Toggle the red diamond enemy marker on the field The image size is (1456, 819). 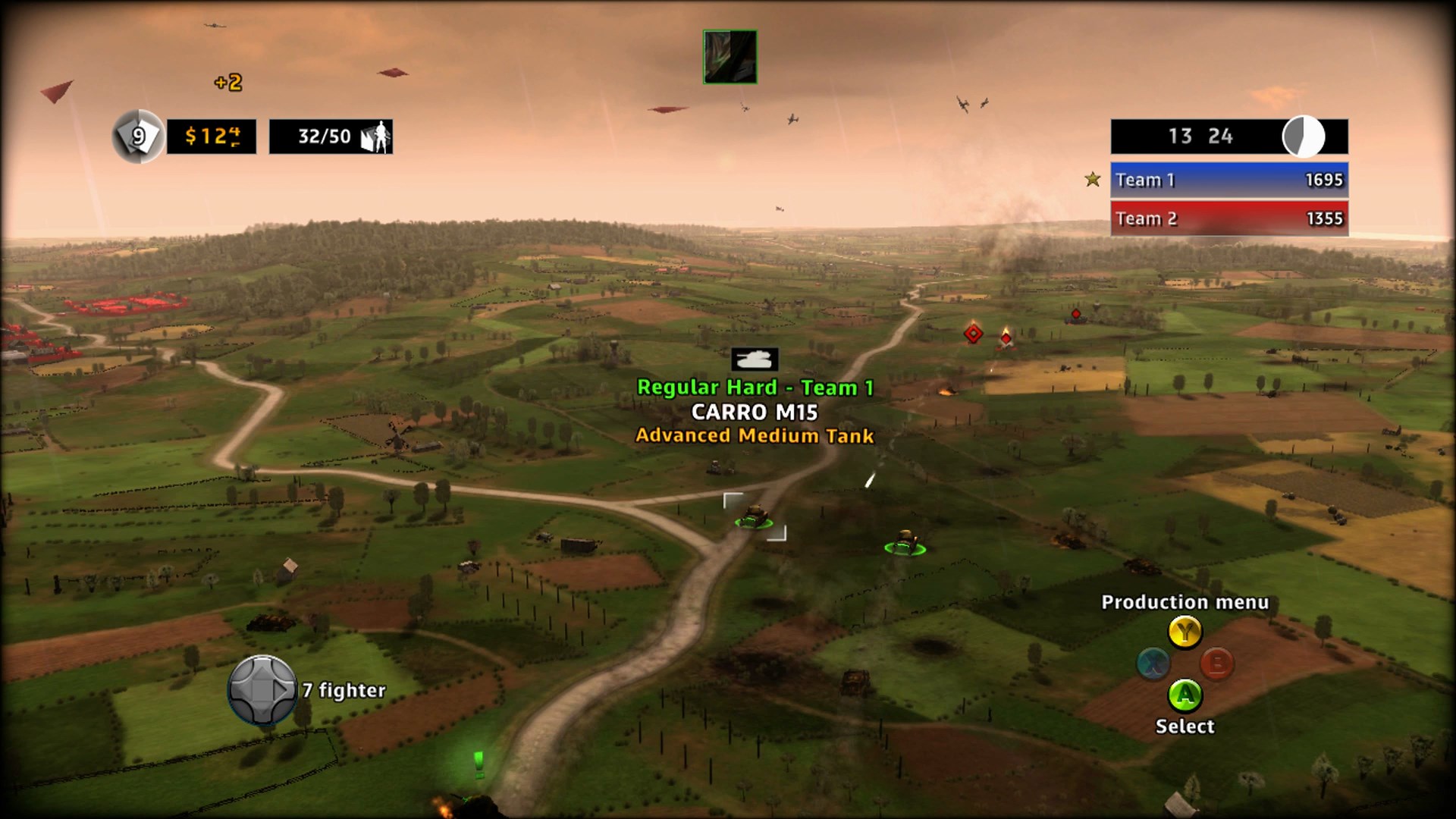973,334
